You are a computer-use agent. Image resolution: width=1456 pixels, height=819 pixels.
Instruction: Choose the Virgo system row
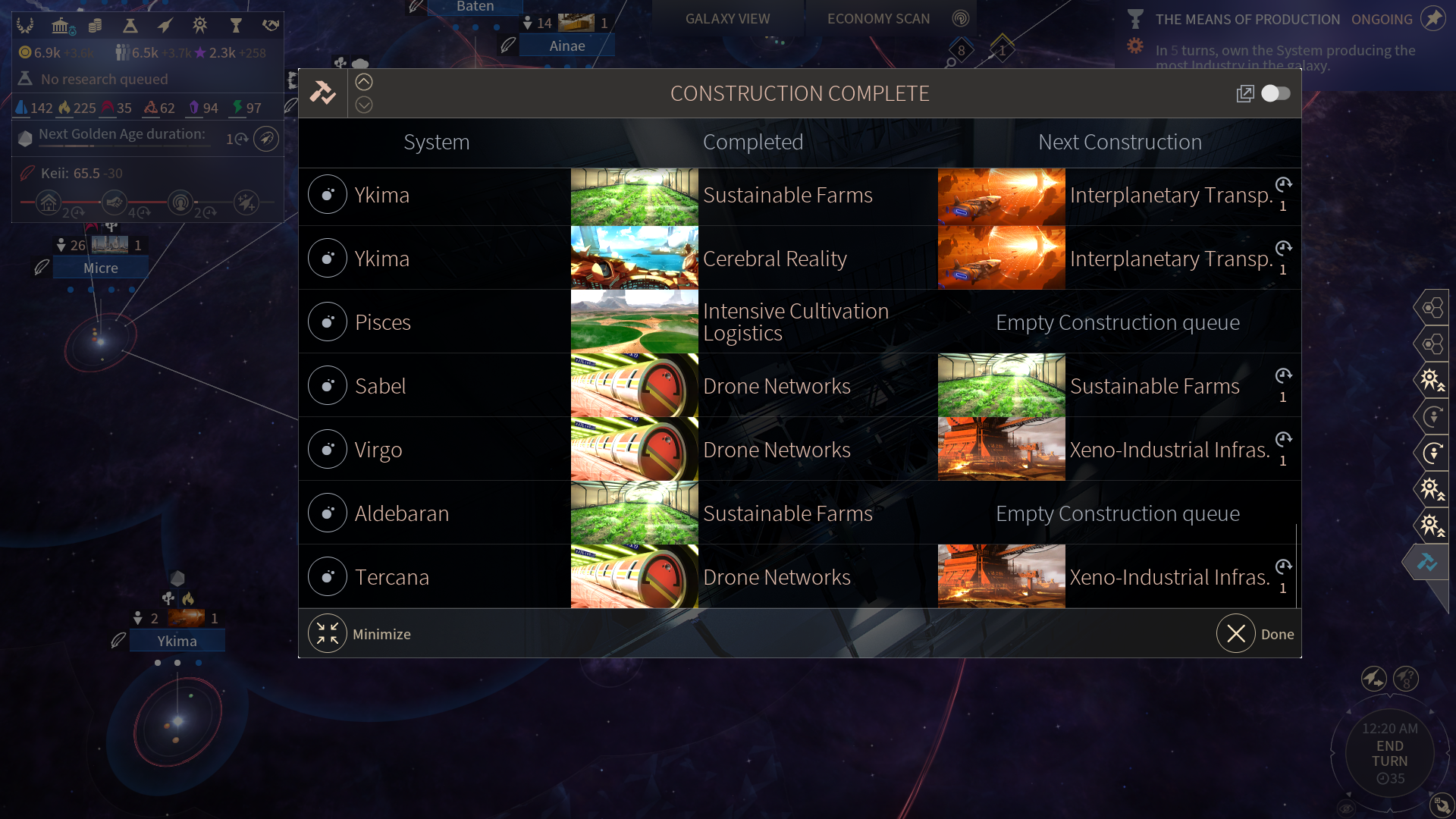click(x=378, y=450)
